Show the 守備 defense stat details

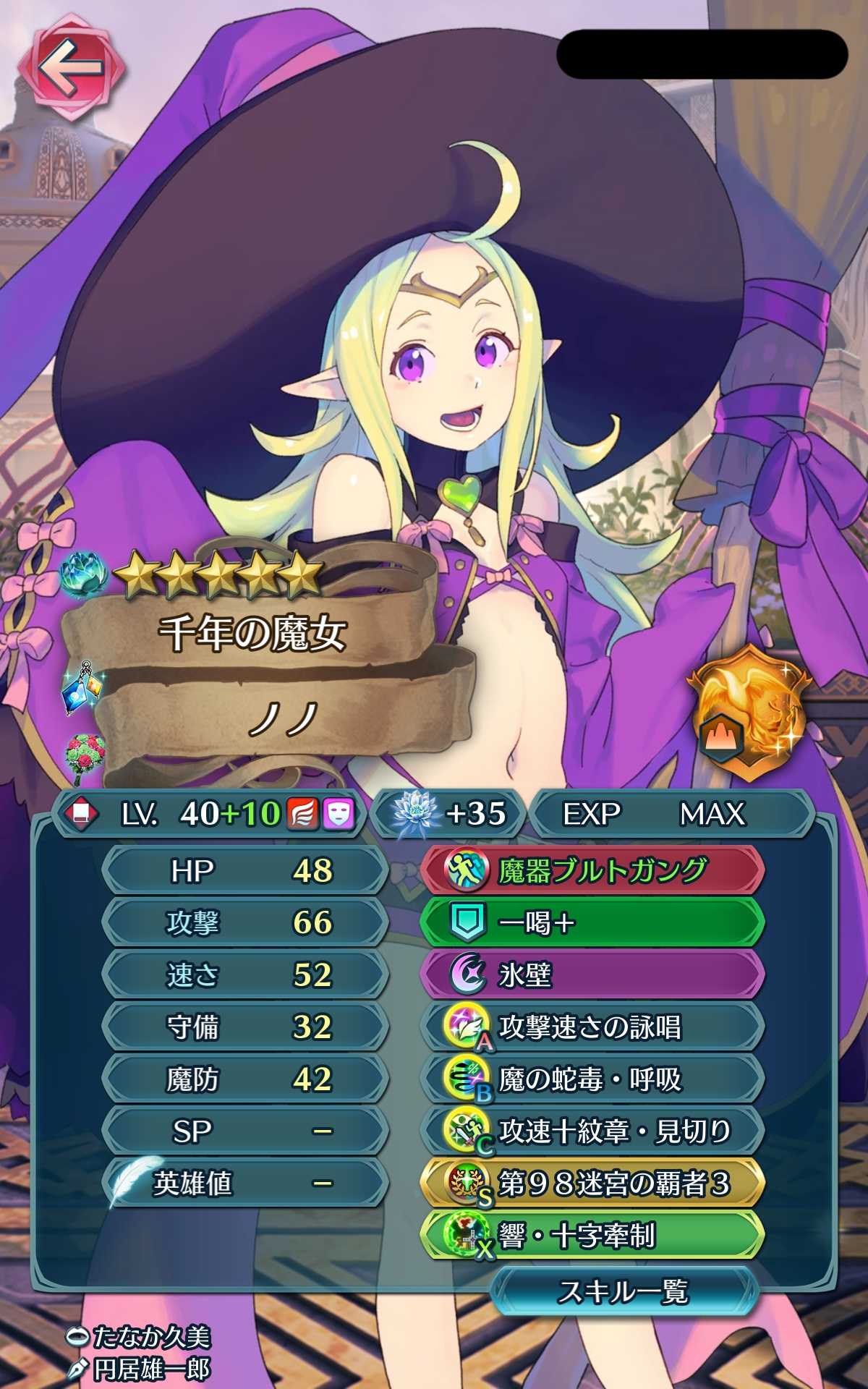click(244, 1027)
